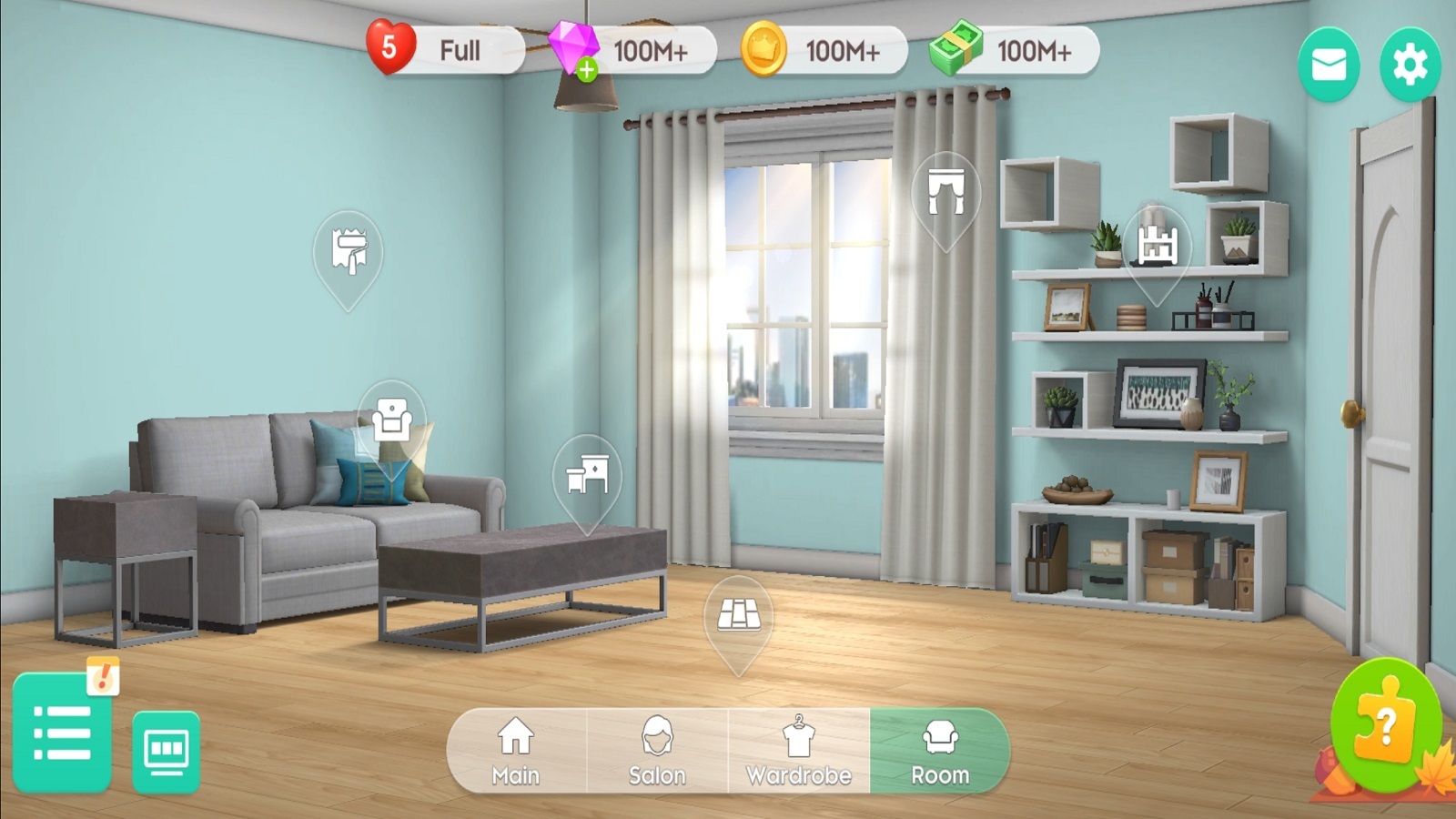
Task: Open the task list button
Action: click(62, 732)
